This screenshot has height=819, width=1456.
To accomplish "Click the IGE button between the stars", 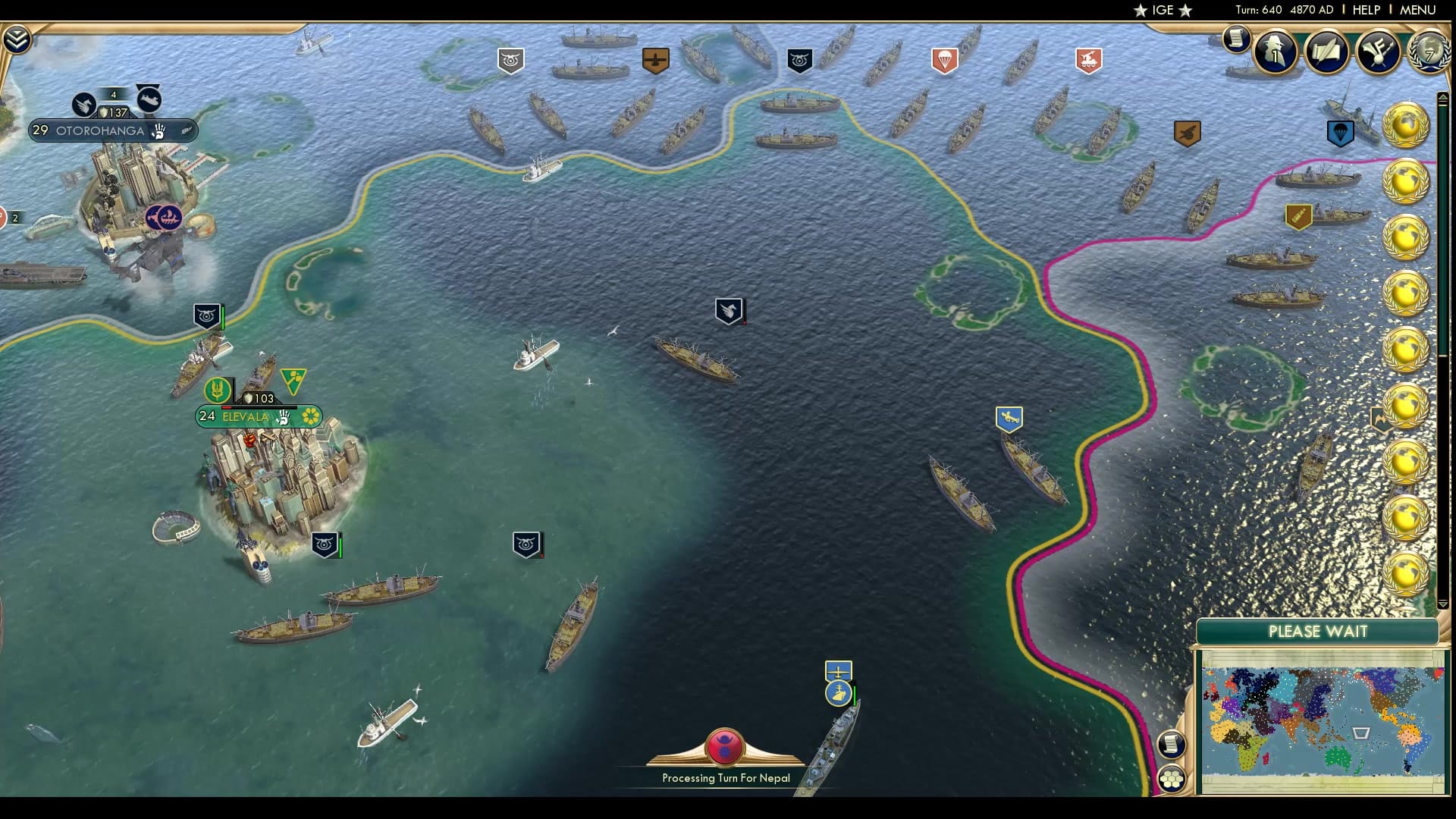I will 1162,11.
